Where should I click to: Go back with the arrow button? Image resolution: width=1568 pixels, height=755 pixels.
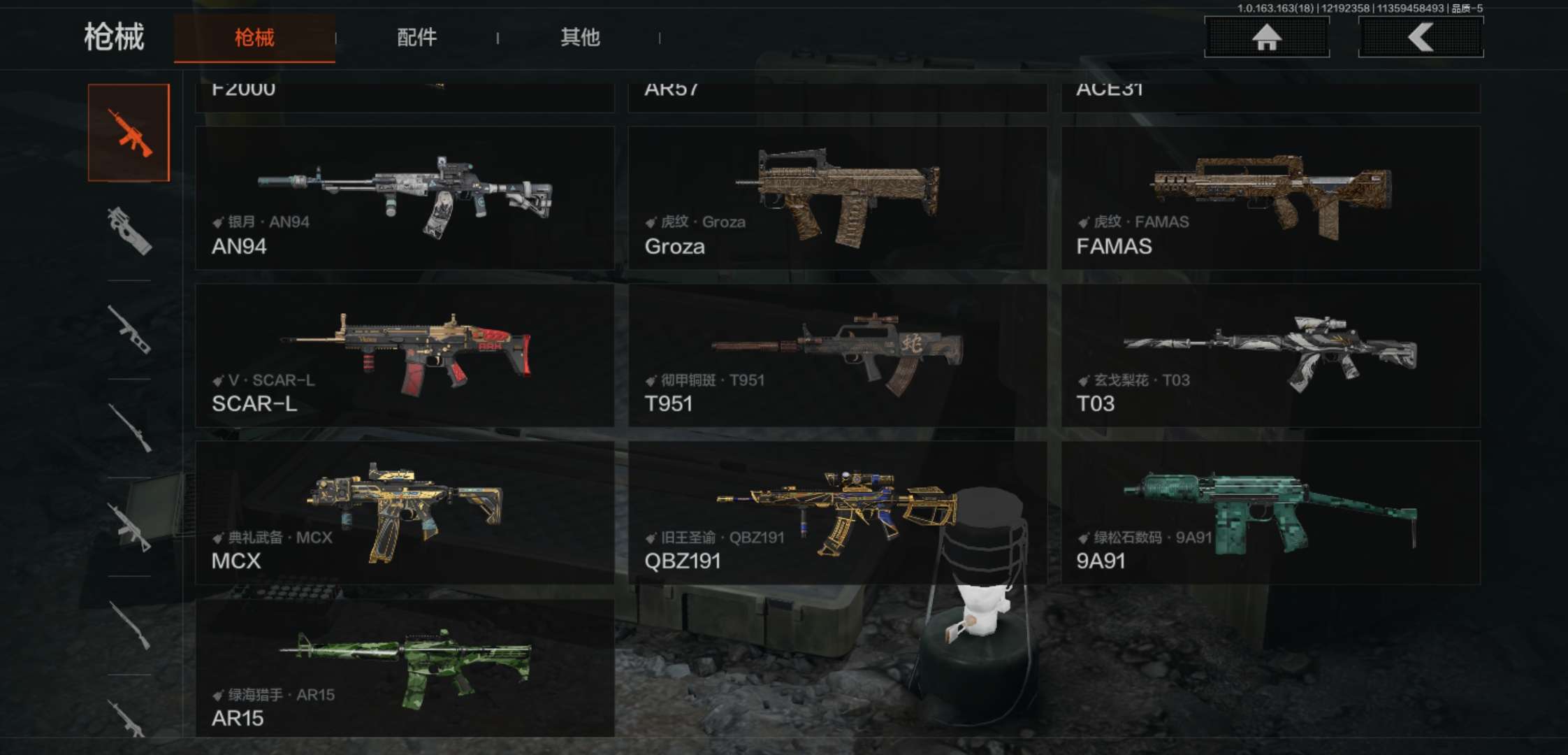click(1420, 37)
